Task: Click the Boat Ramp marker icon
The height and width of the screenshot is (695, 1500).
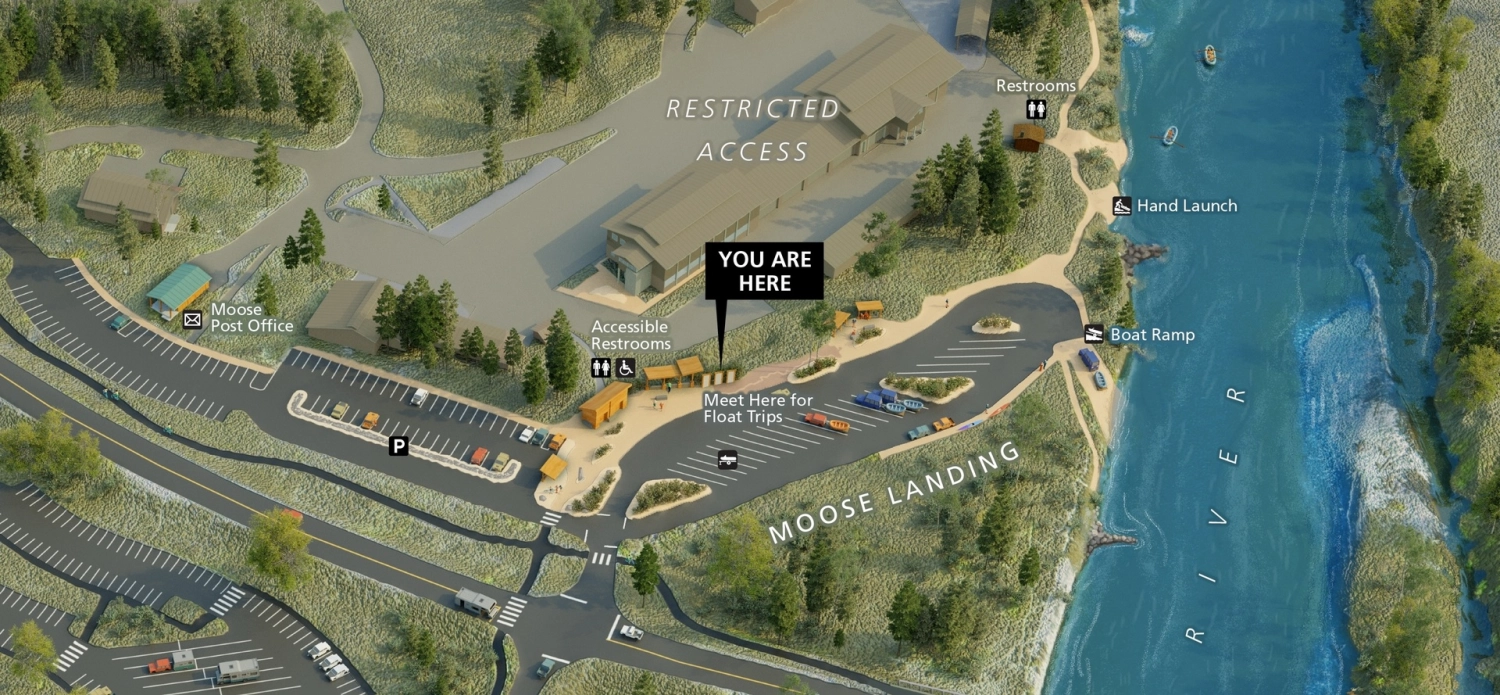Action: 1095,334
